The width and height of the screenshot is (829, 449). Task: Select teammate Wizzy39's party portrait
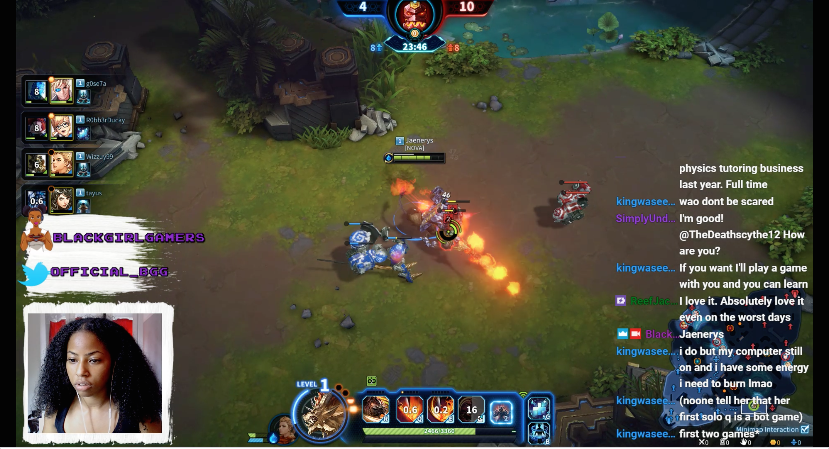pos(62,163)
